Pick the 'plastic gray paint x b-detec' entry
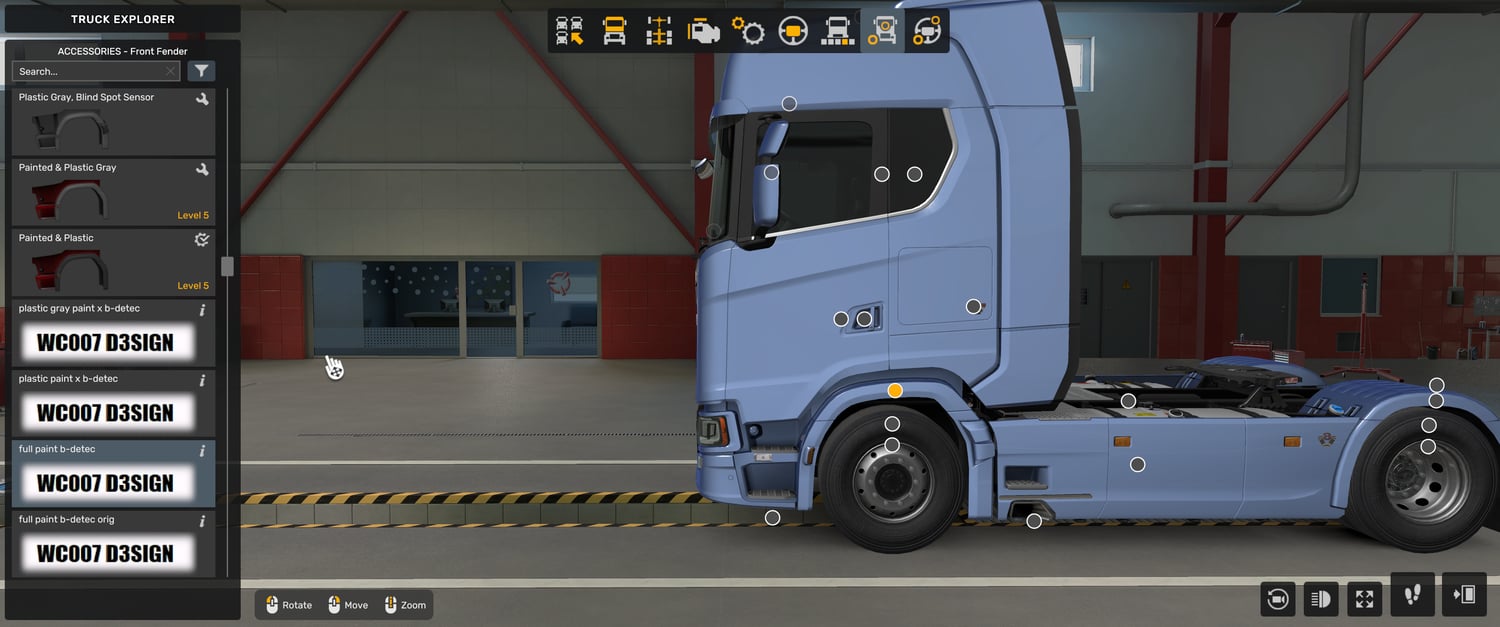 click(x=113, y=332)
